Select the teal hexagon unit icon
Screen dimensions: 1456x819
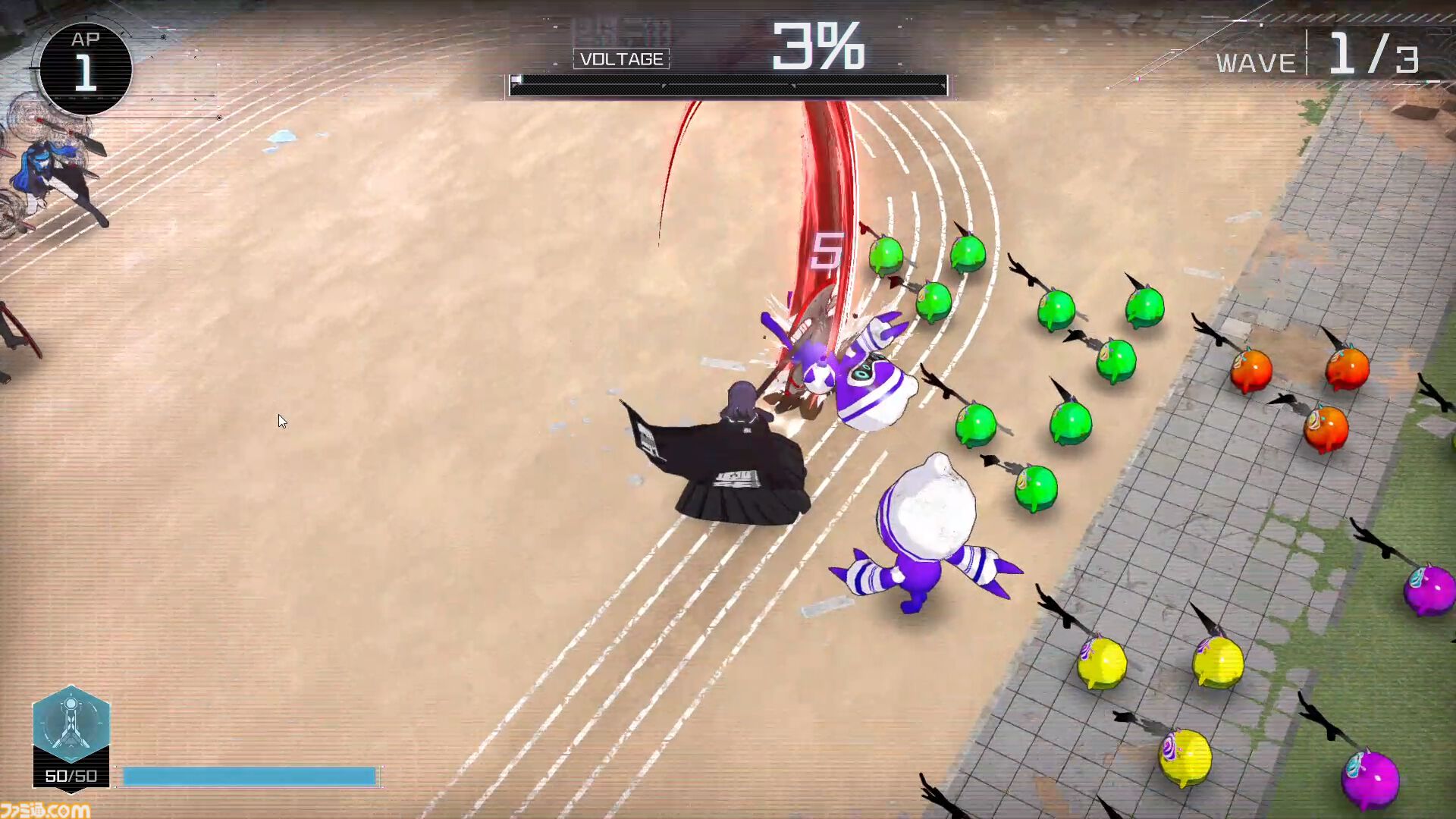tap(71, 724)
